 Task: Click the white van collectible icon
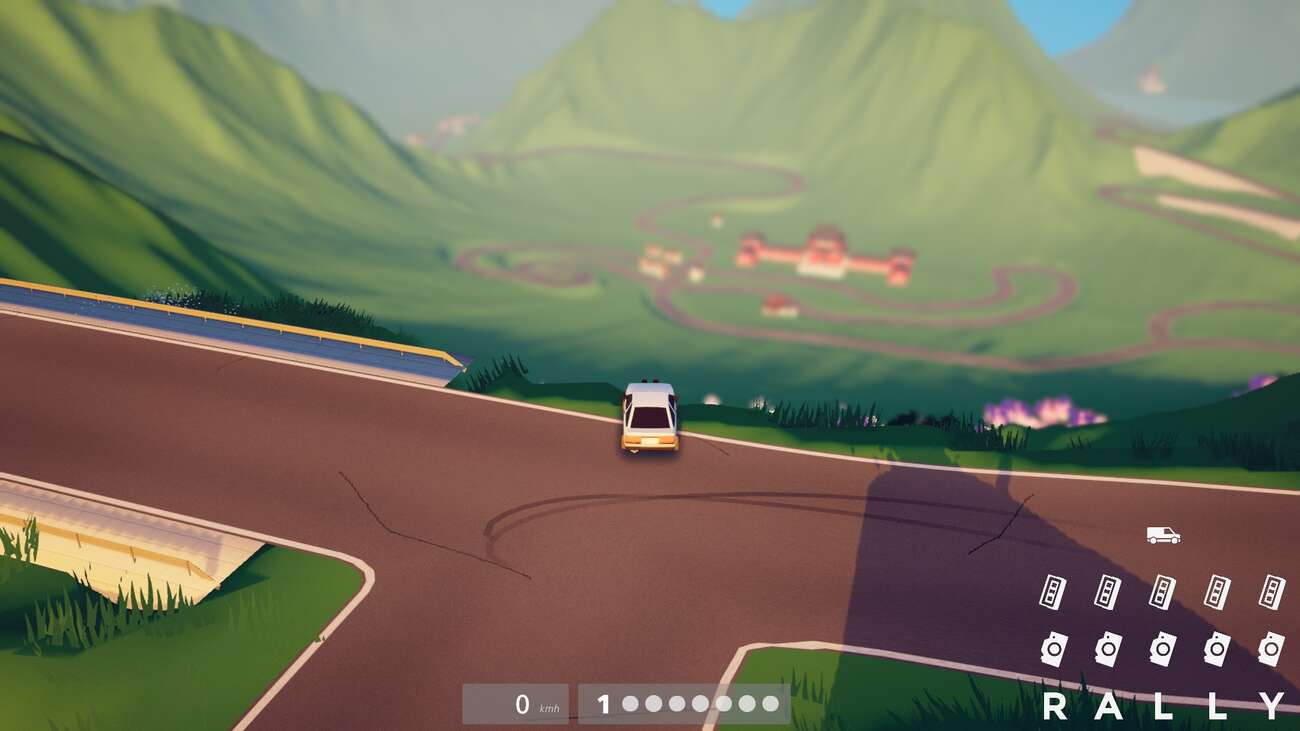[x=1163, y=535]
